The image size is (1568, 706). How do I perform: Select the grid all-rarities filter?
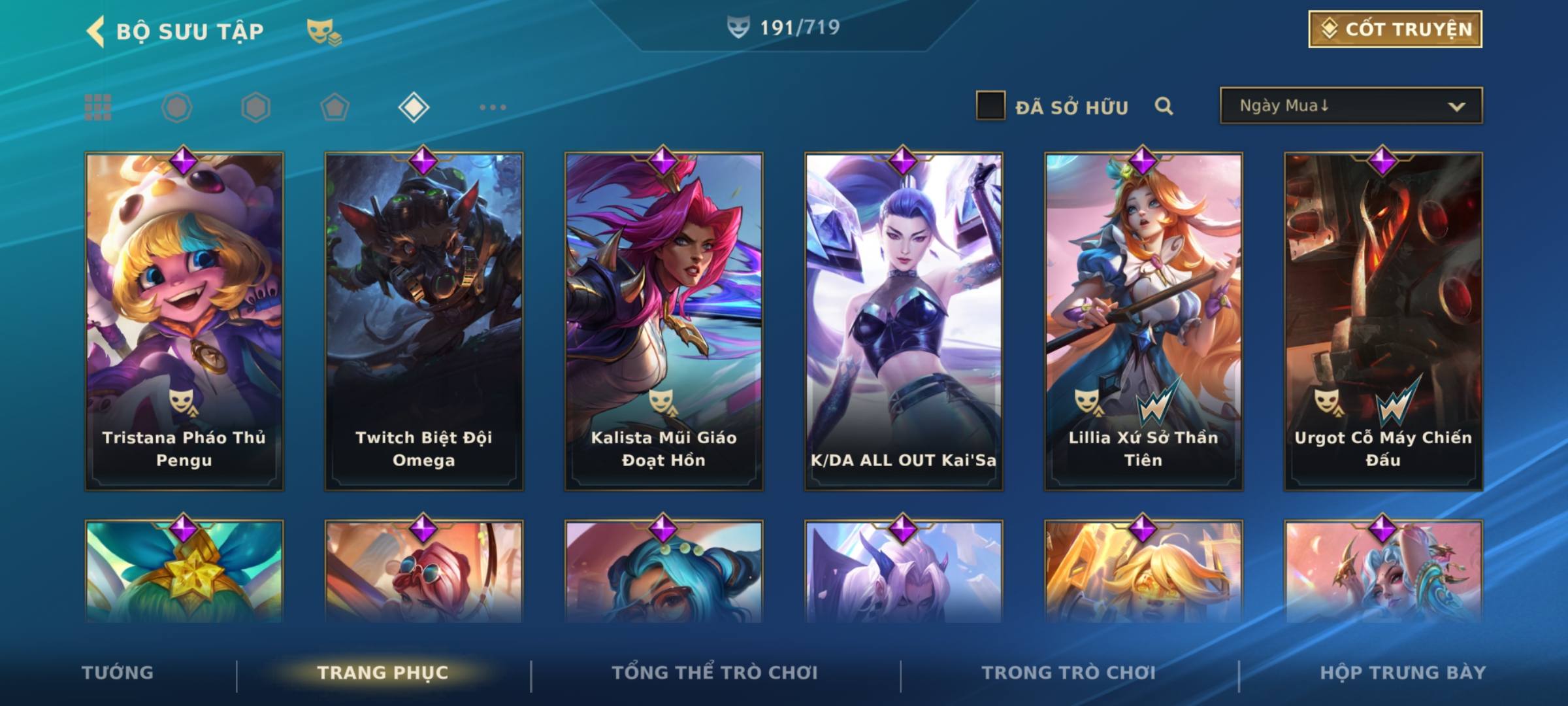[98, 107]
